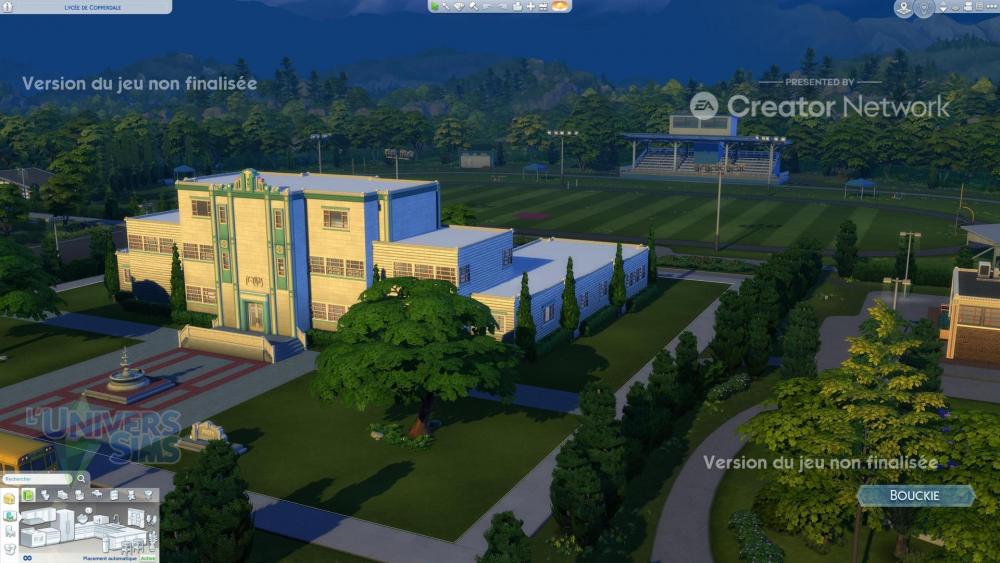Viewport: 1000px width, 563px height.
Task: Switch to objects by room mode
Action: click(x=9, y=516)
